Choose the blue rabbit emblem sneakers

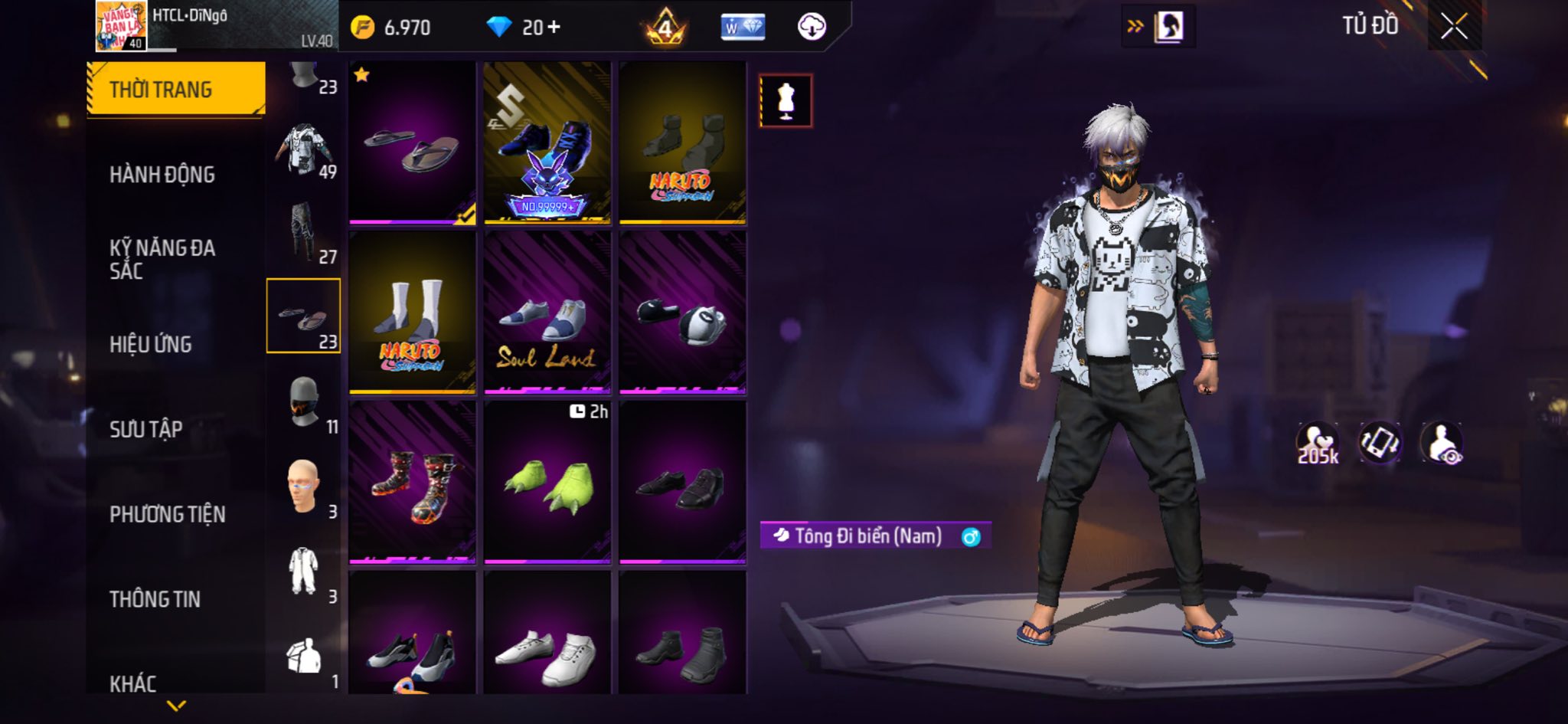pos(547,143)
